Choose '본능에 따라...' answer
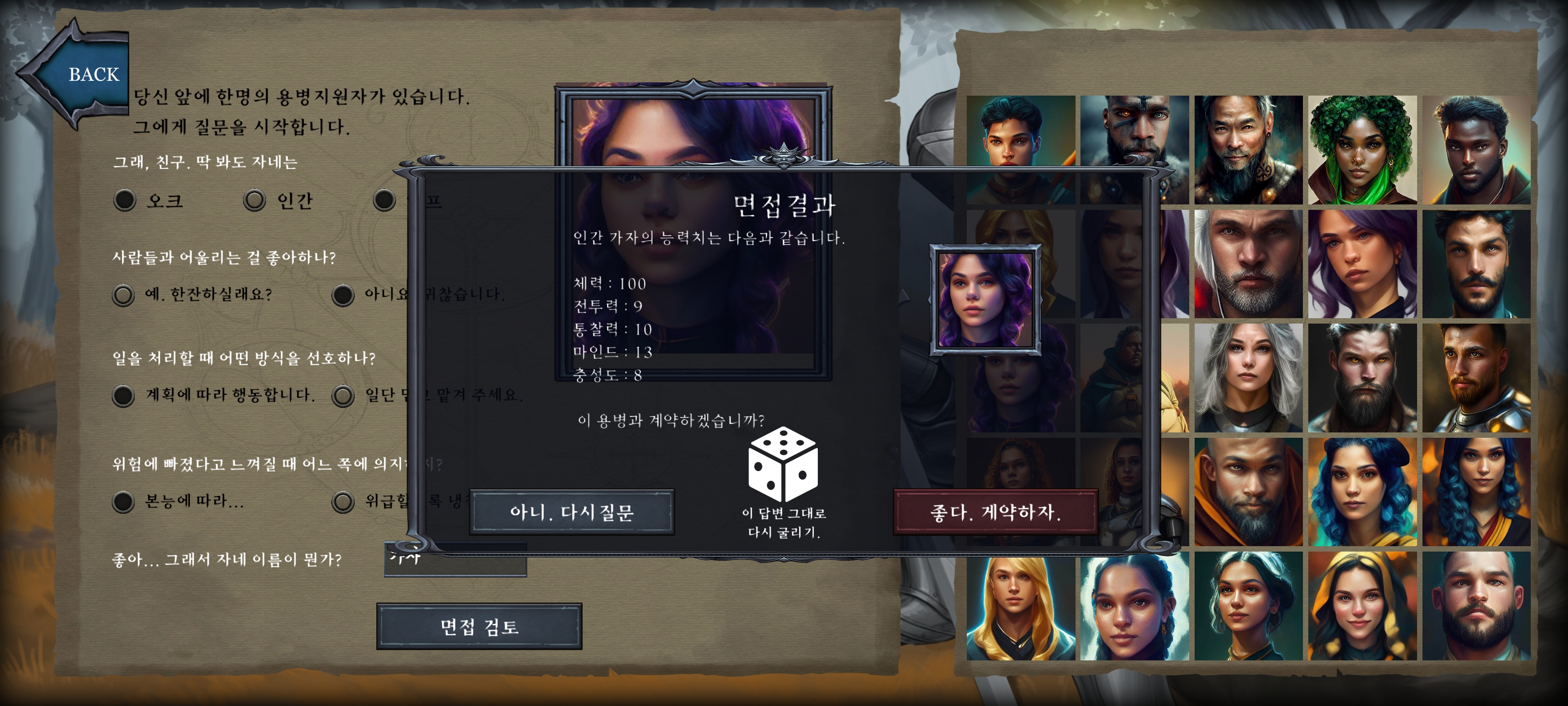Image resolution: width=1568 pixels, height=706 pixels. [123, 502]
